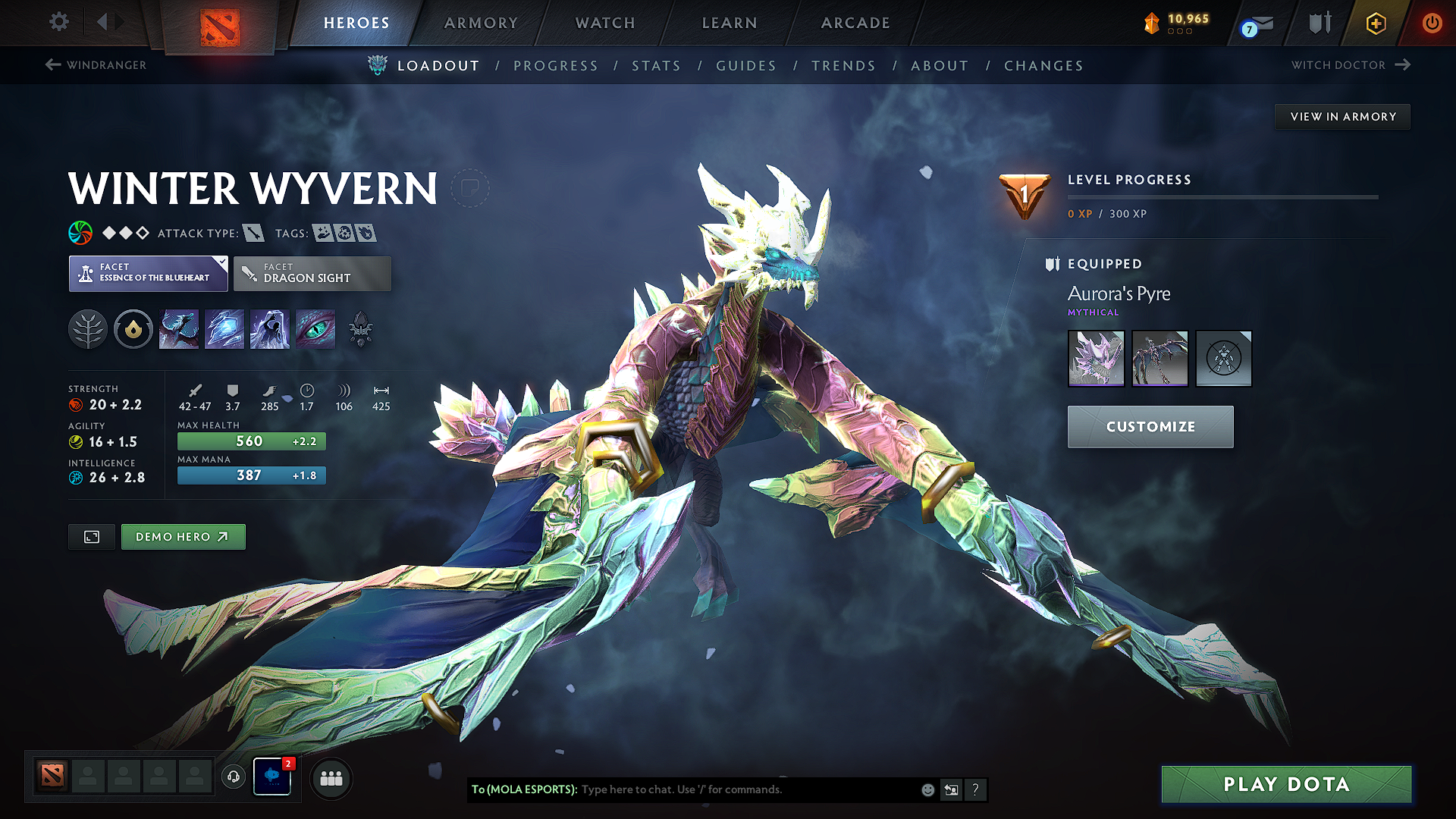Toggle the Aghanim's Scepter upgrade preview
This screenshot has width=1456, height=819.
[x=361, y=329]
